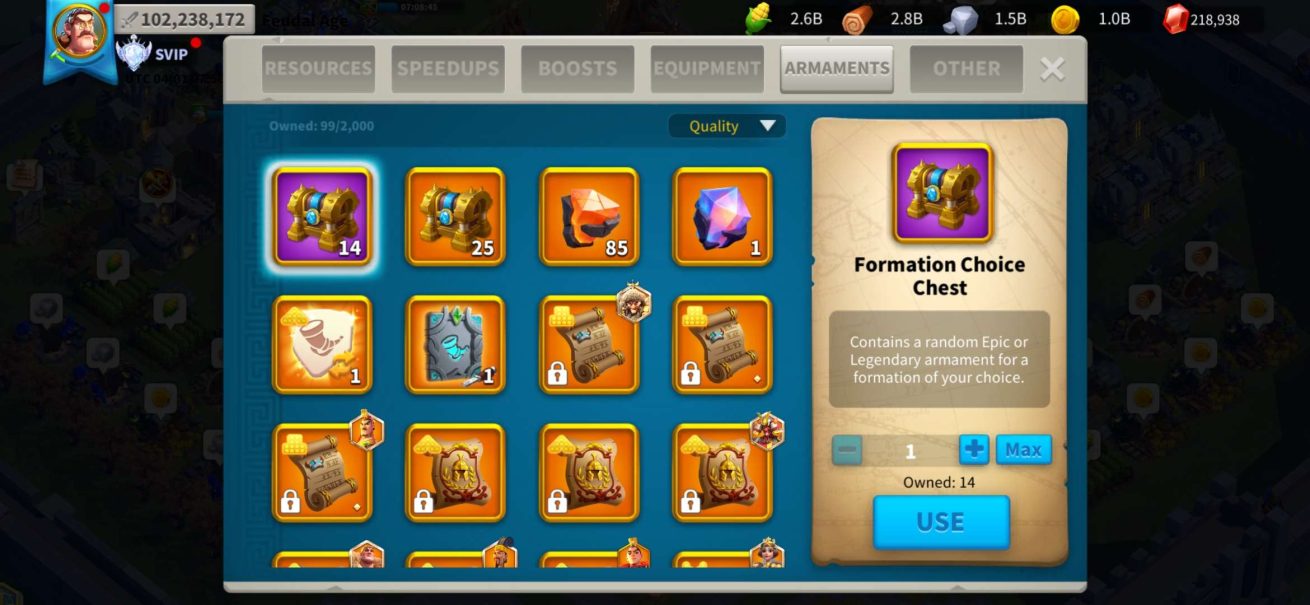Select the blue-purple crystal item
The width and height of the screenshot is (1310, 605).
click(723, 216)
